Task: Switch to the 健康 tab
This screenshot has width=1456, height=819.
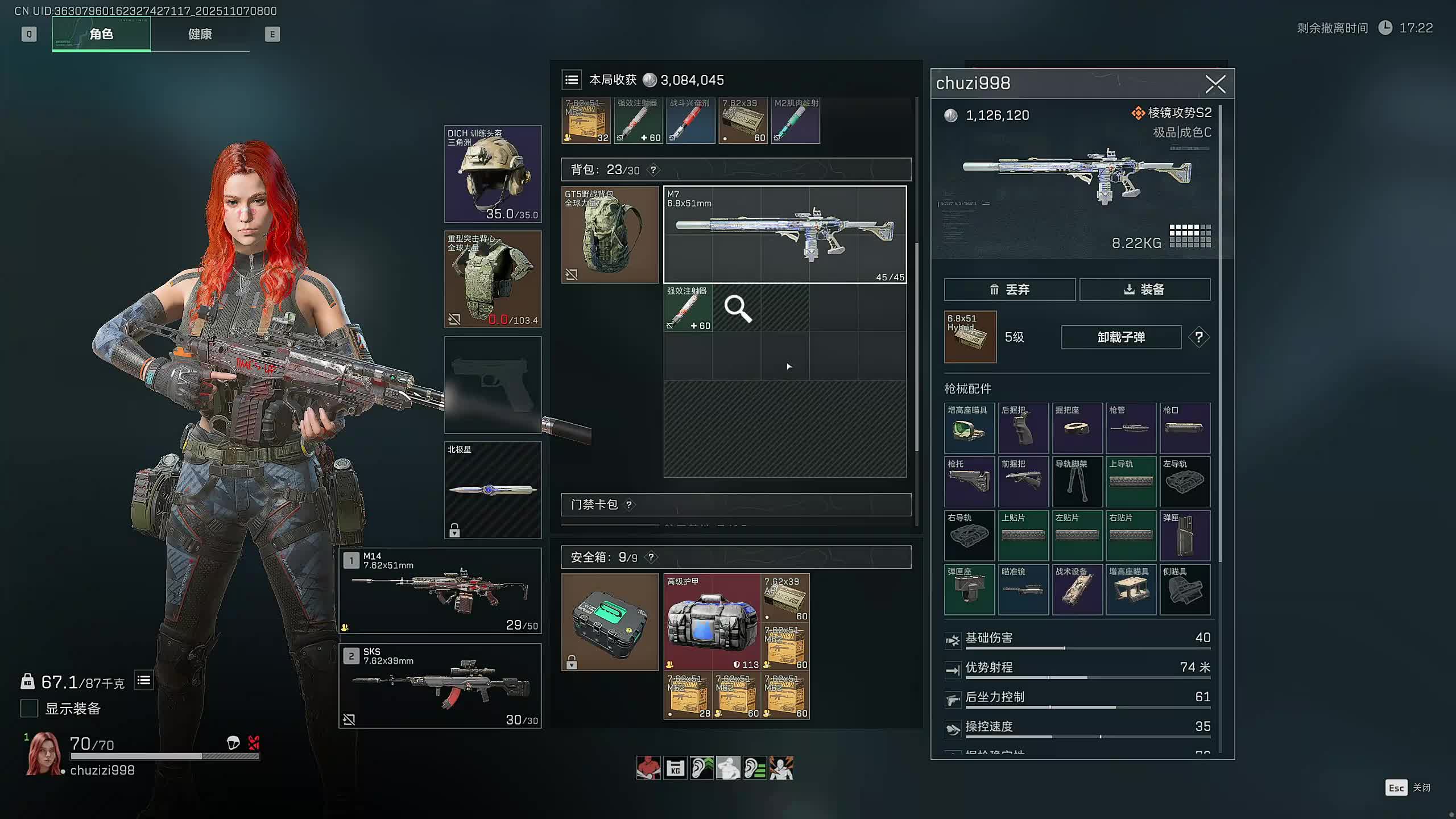Action: coord(200,35)
